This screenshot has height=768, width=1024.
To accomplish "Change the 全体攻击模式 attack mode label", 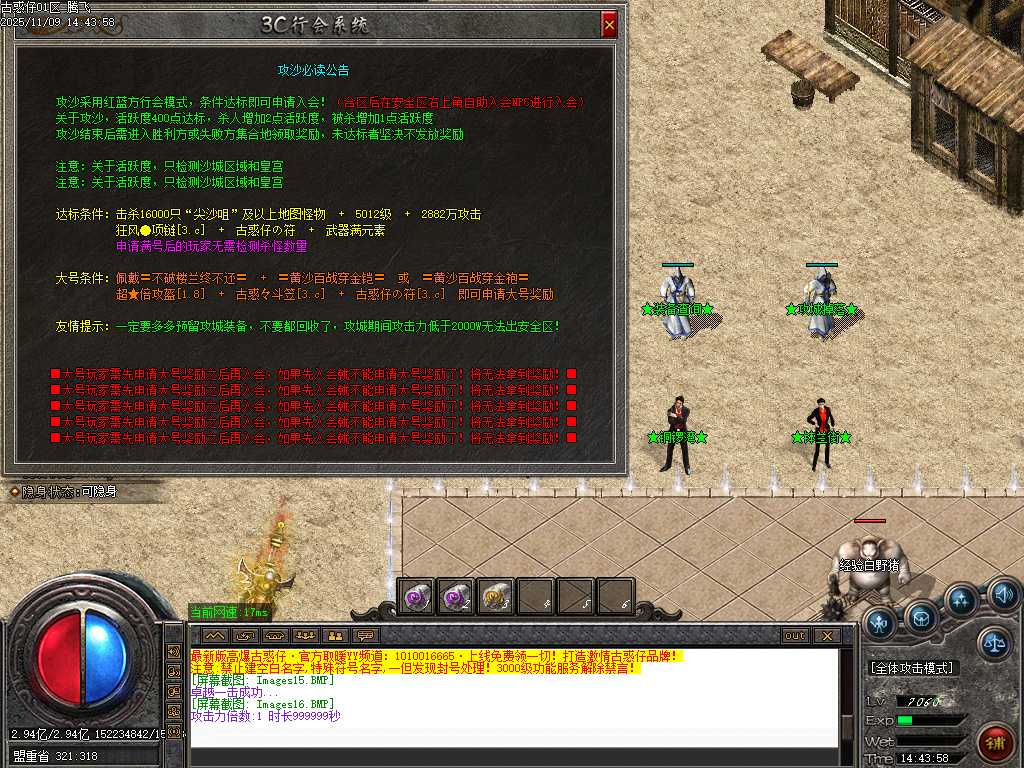I will tap(911, 668).
